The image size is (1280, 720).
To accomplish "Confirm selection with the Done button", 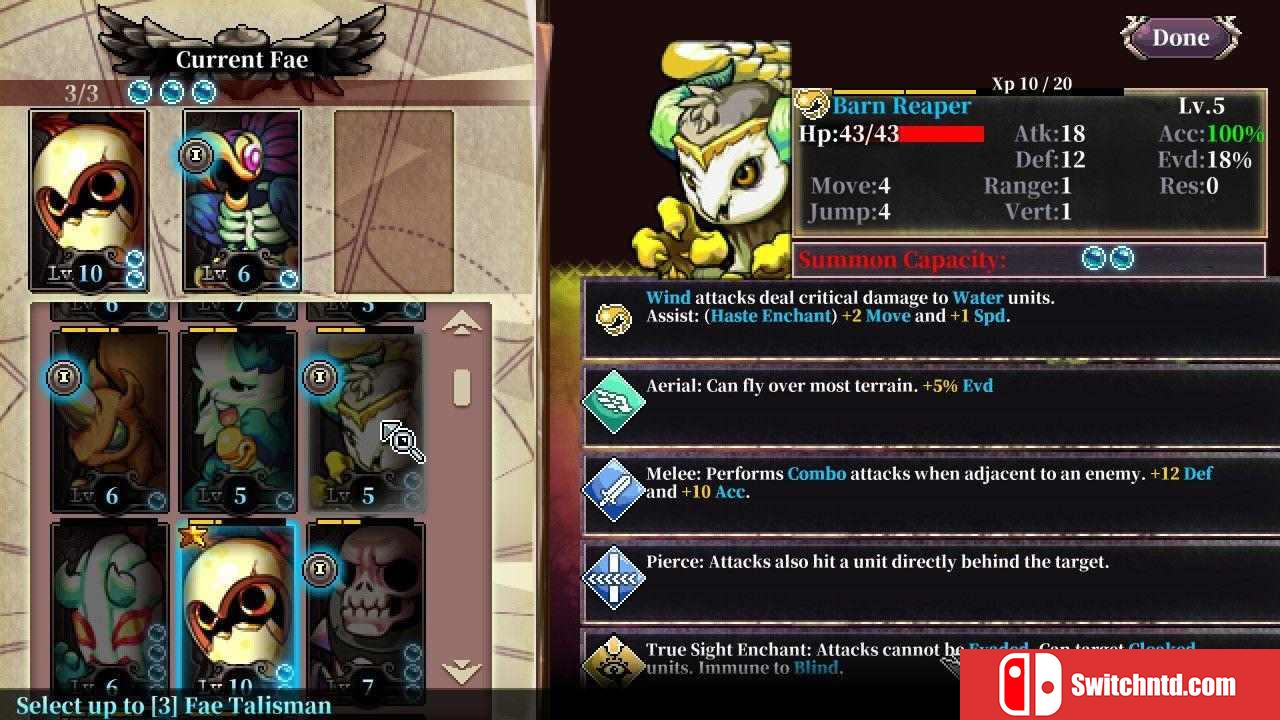I will pos(1181,38).
